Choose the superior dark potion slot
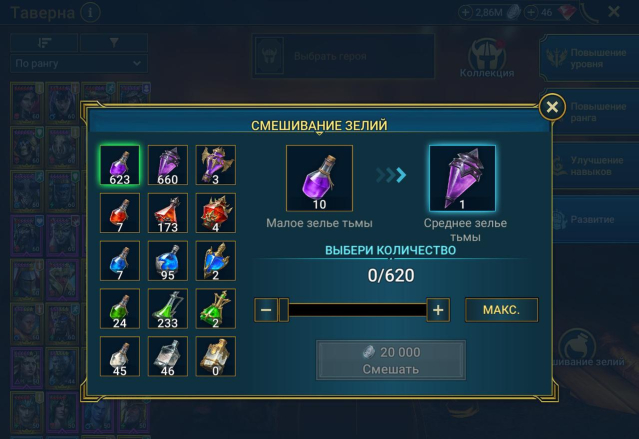Viewport: 639px width, 439px height. pyautogui.click(x=215, y=166)
